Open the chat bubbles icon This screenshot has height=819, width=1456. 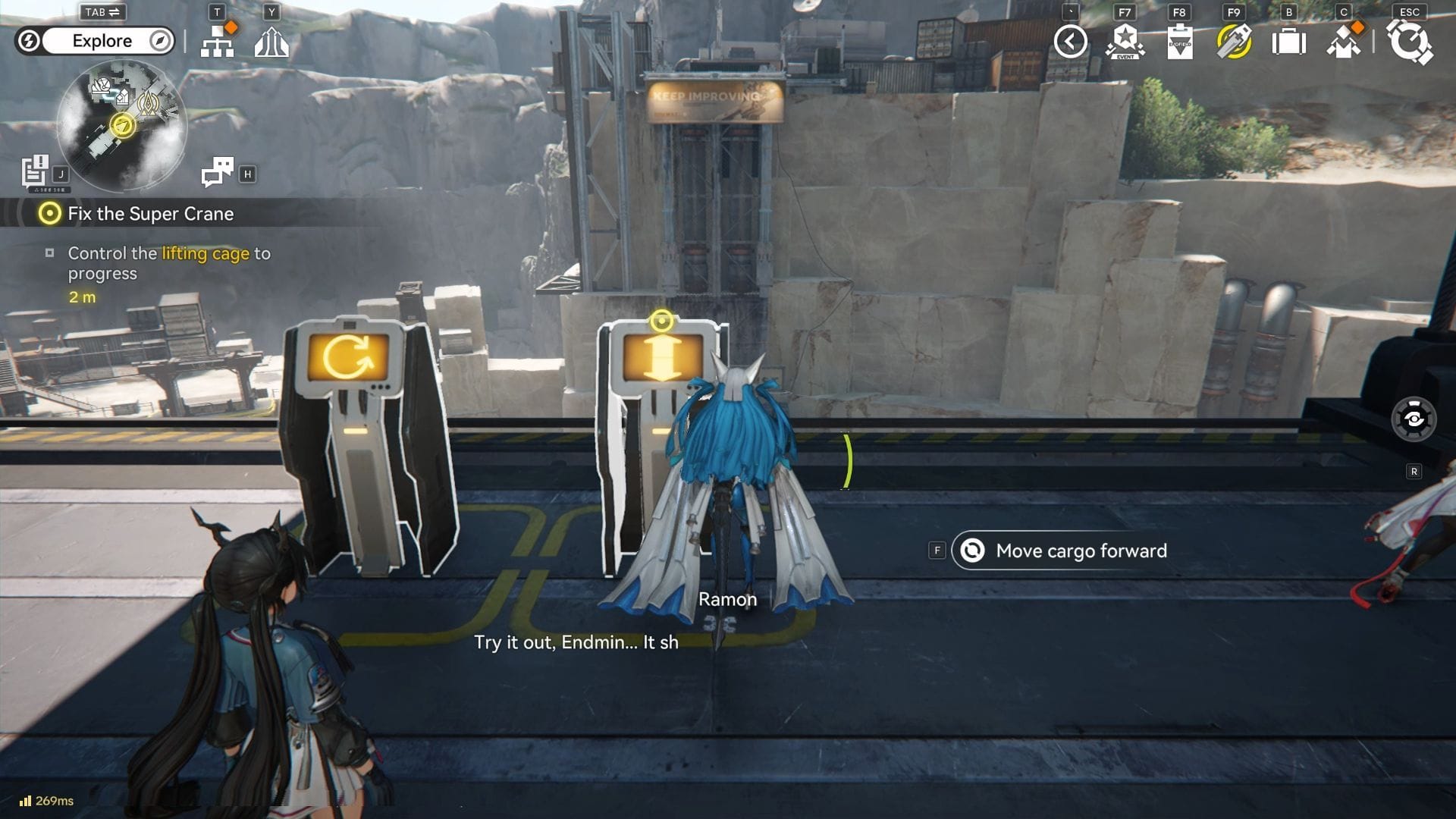[x=218, y=172]
